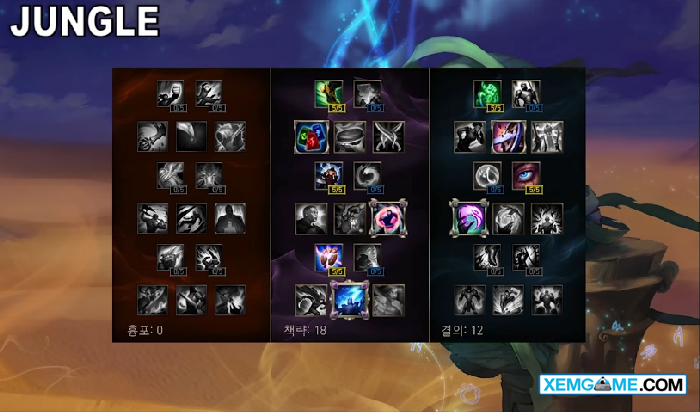Select the blue eye Veteran's Scars mastery

tap(526, 176)
